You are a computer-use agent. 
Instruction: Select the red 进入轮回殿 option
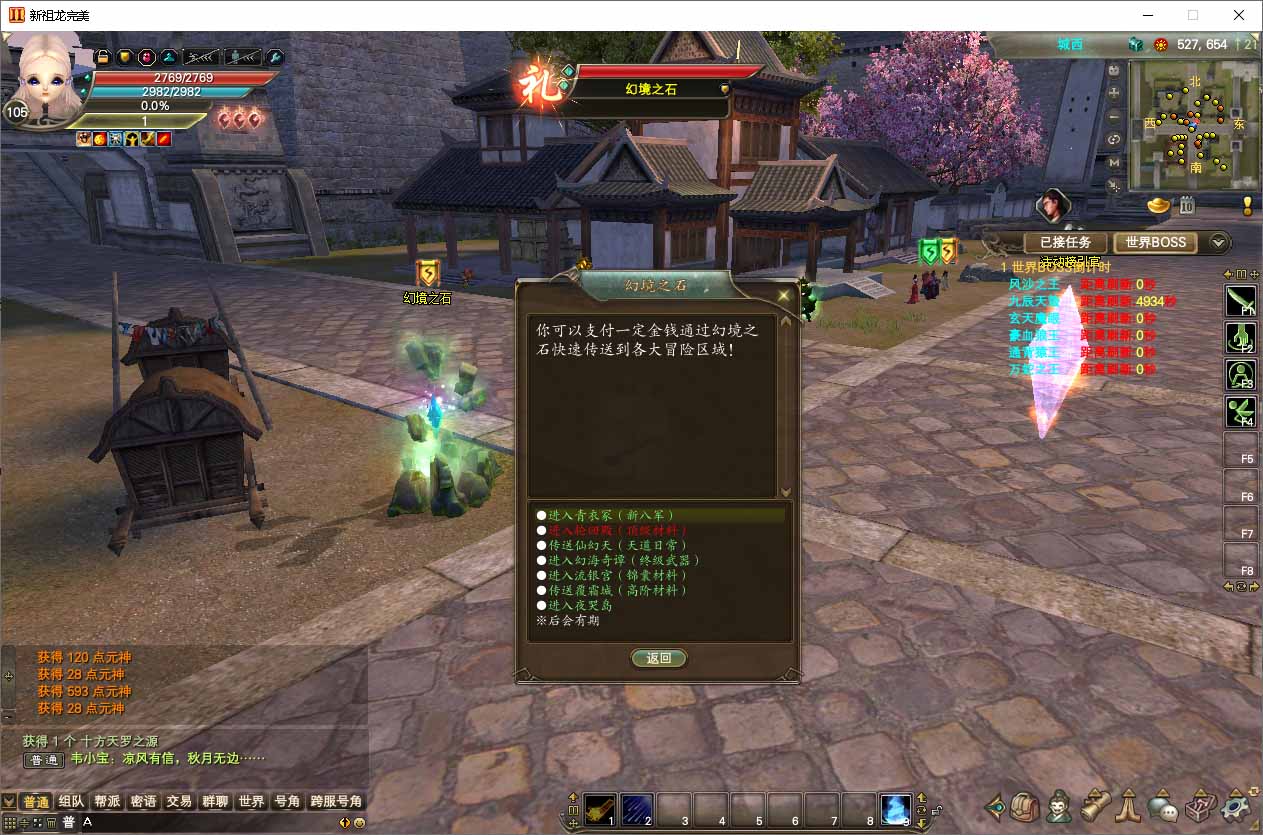pos(612,530)
